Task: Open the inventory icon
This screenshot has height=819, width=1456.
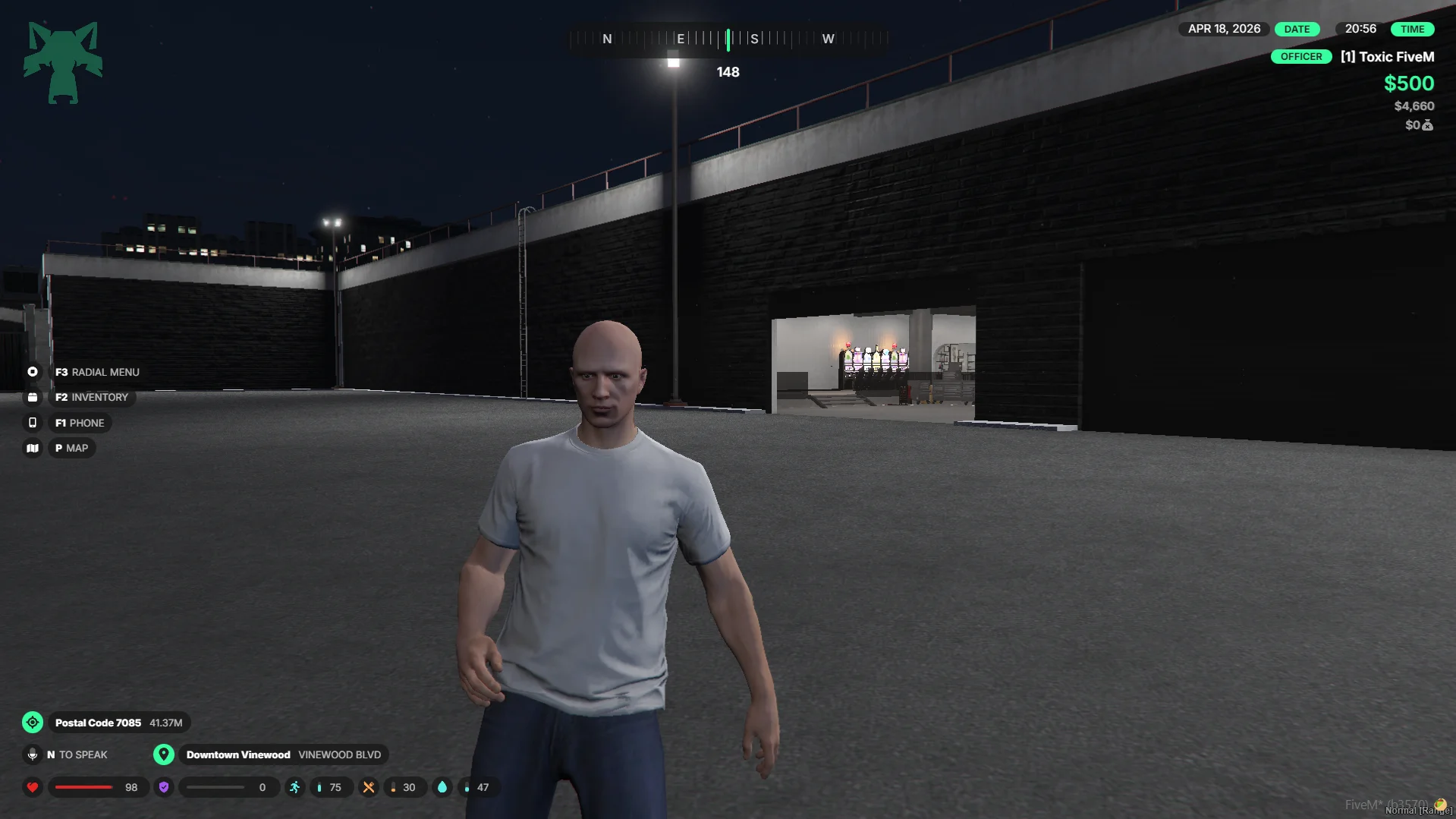Action: click(33, 397)
